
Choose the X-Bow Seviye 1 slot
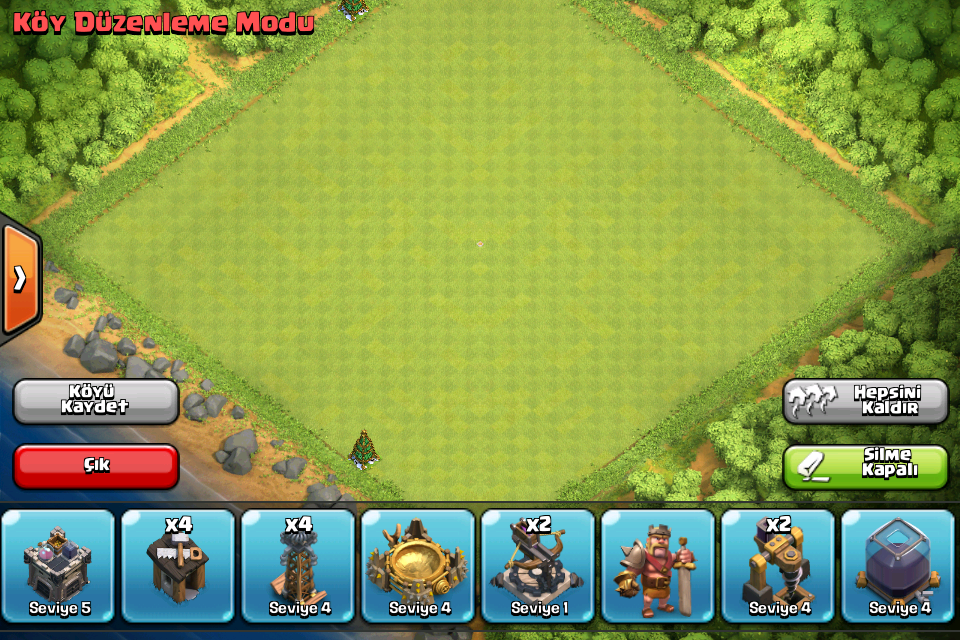point(538,566)
